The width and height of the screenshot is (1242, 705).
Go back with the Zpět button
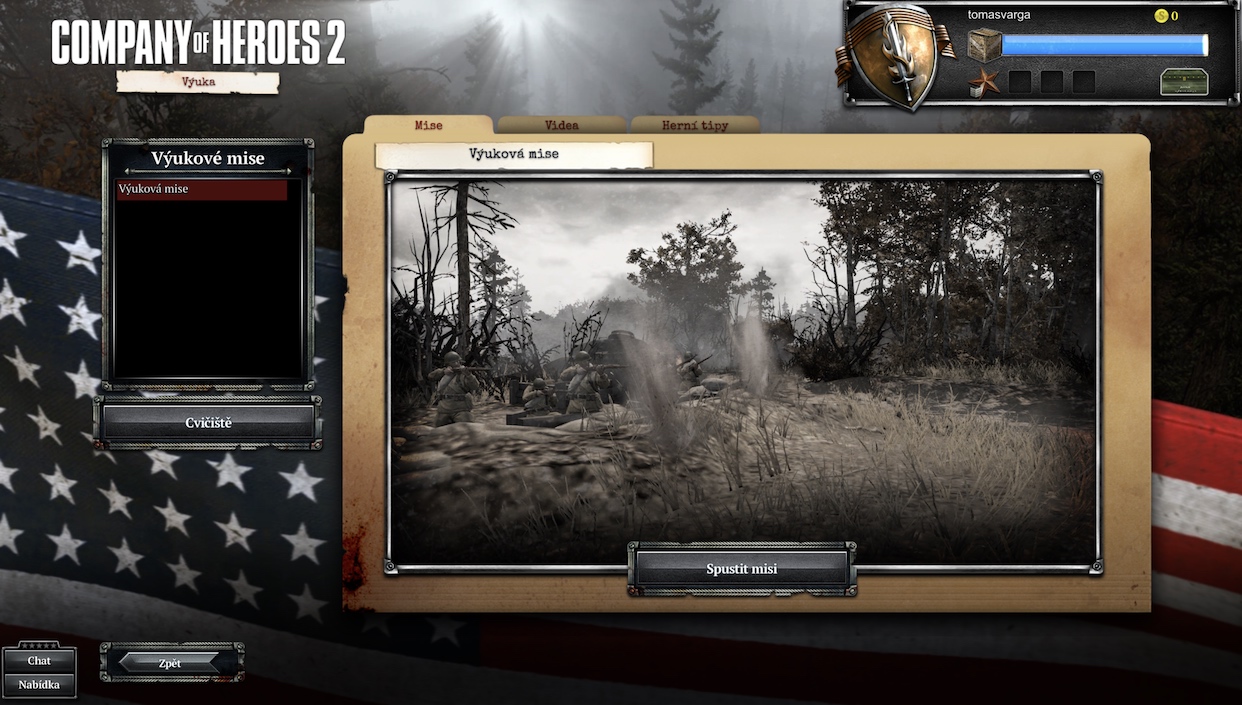pos(170,663)
